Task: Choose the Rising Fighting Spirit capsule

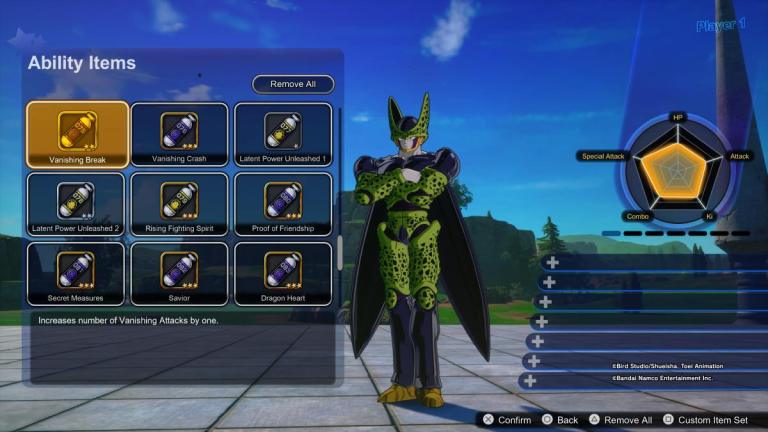Action: (179, 204)
